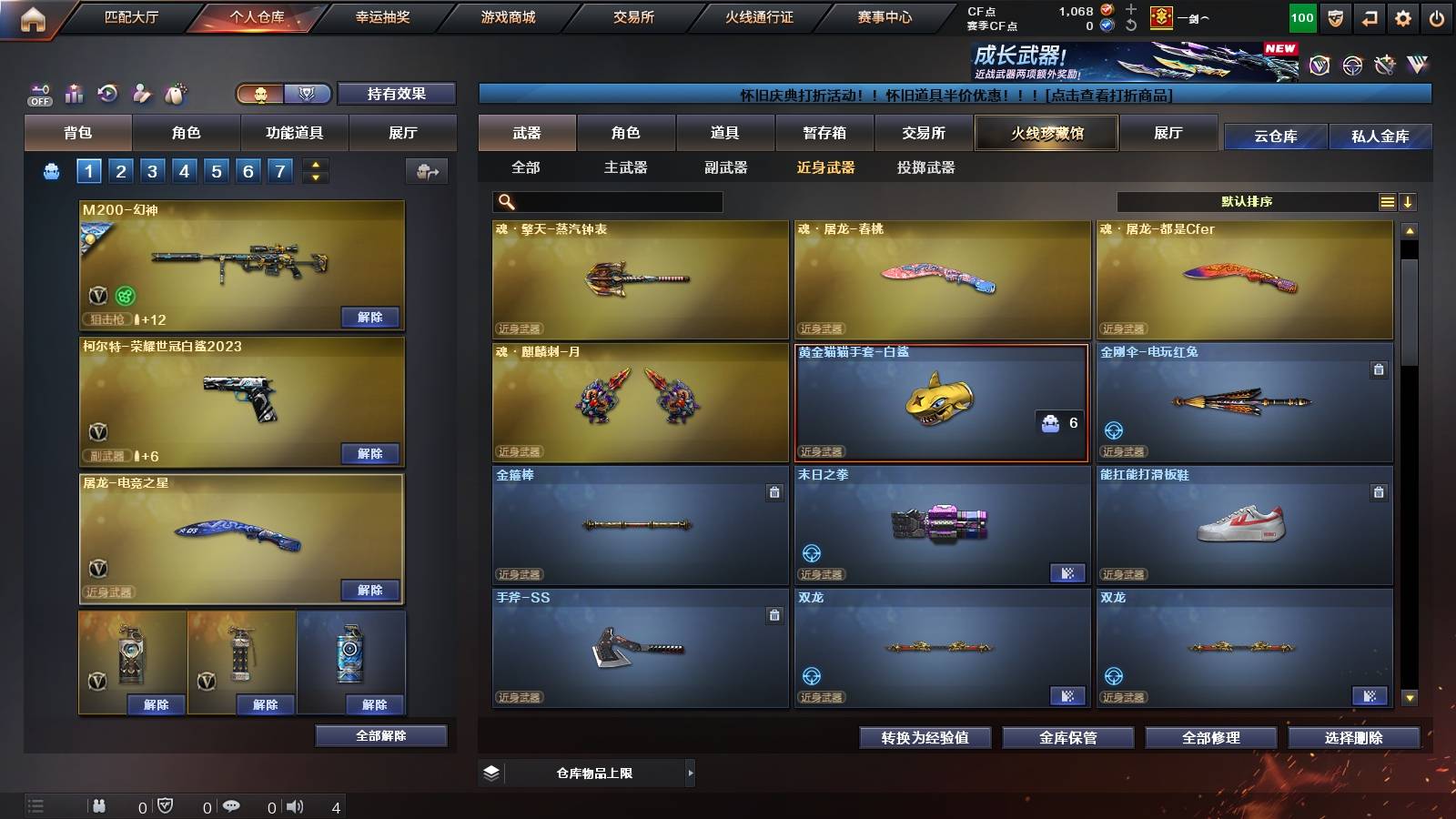The height and width of the screenshot is (819, 1456).
Task: Click the bar-chart statistics icon
Action: tap(73, 93)
